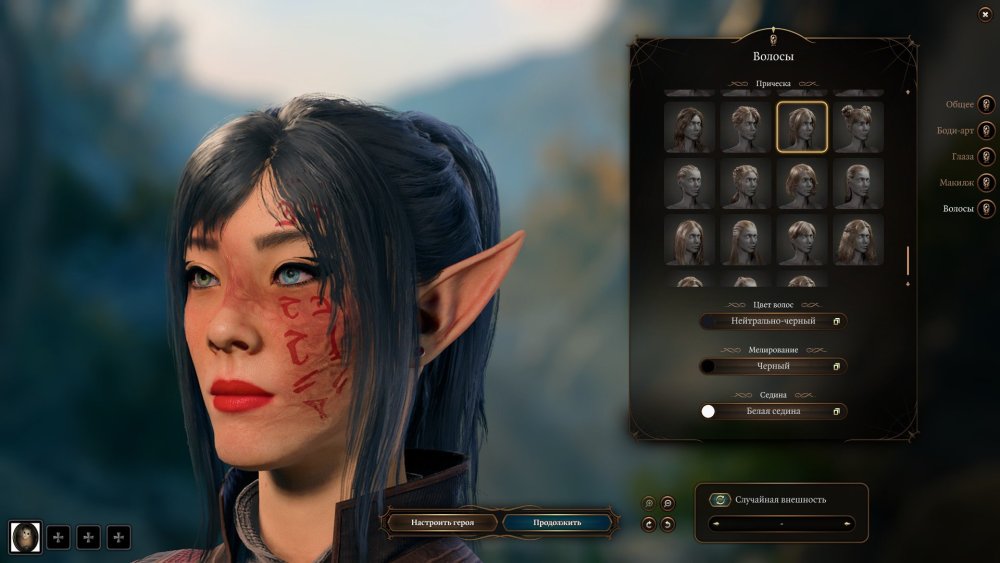Click the right arrow under Случайная внешность

coord(848,523)
